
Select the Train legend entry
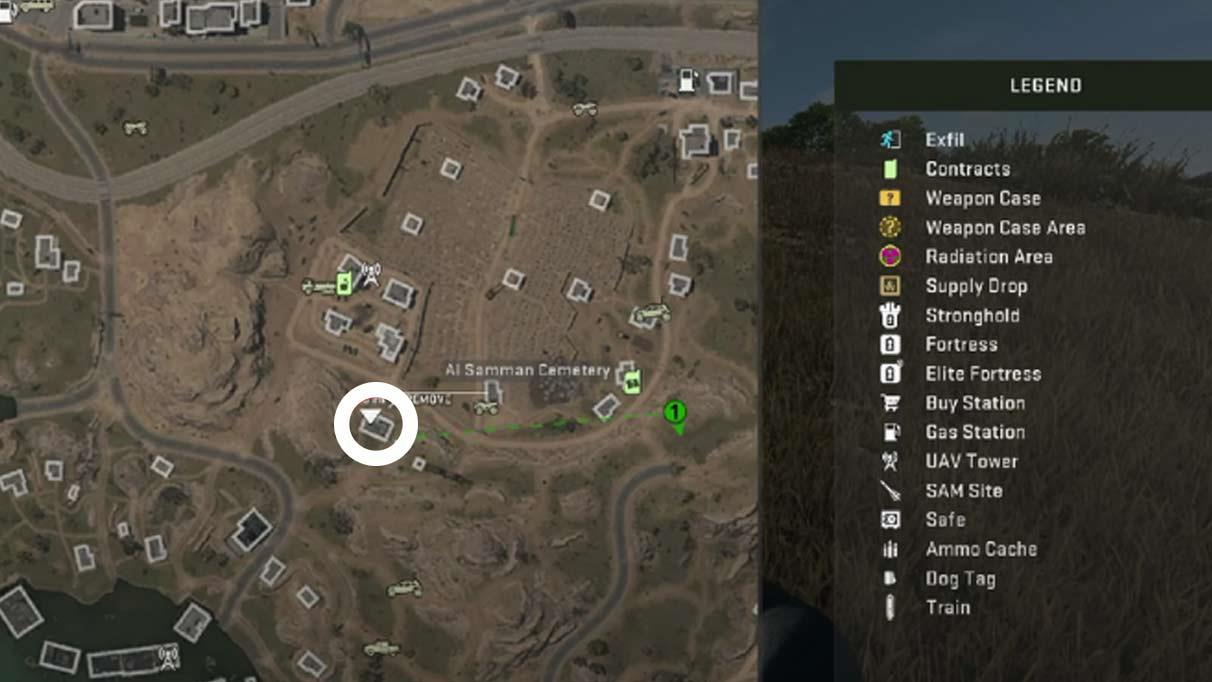tap(947, 607)
